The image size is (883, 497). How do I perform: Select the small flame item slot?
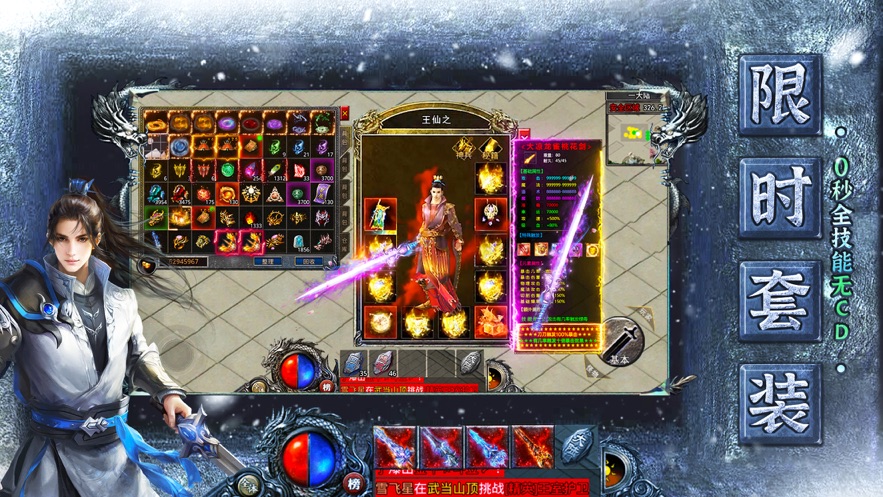250,218
